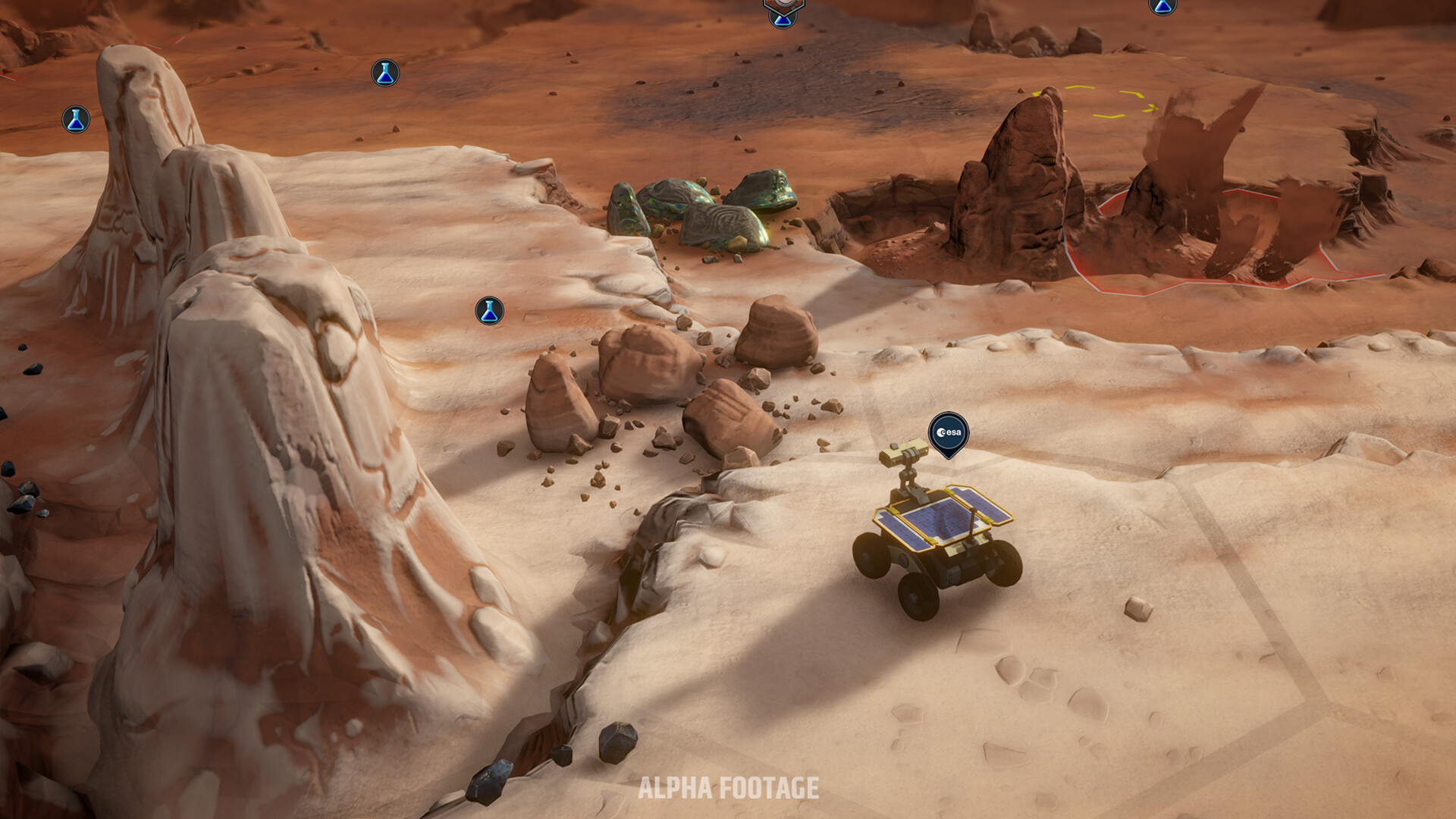Screen dimensions: 1456x819
Task: Click the ESA logo inside the map pin
Action: click(947, 434)
